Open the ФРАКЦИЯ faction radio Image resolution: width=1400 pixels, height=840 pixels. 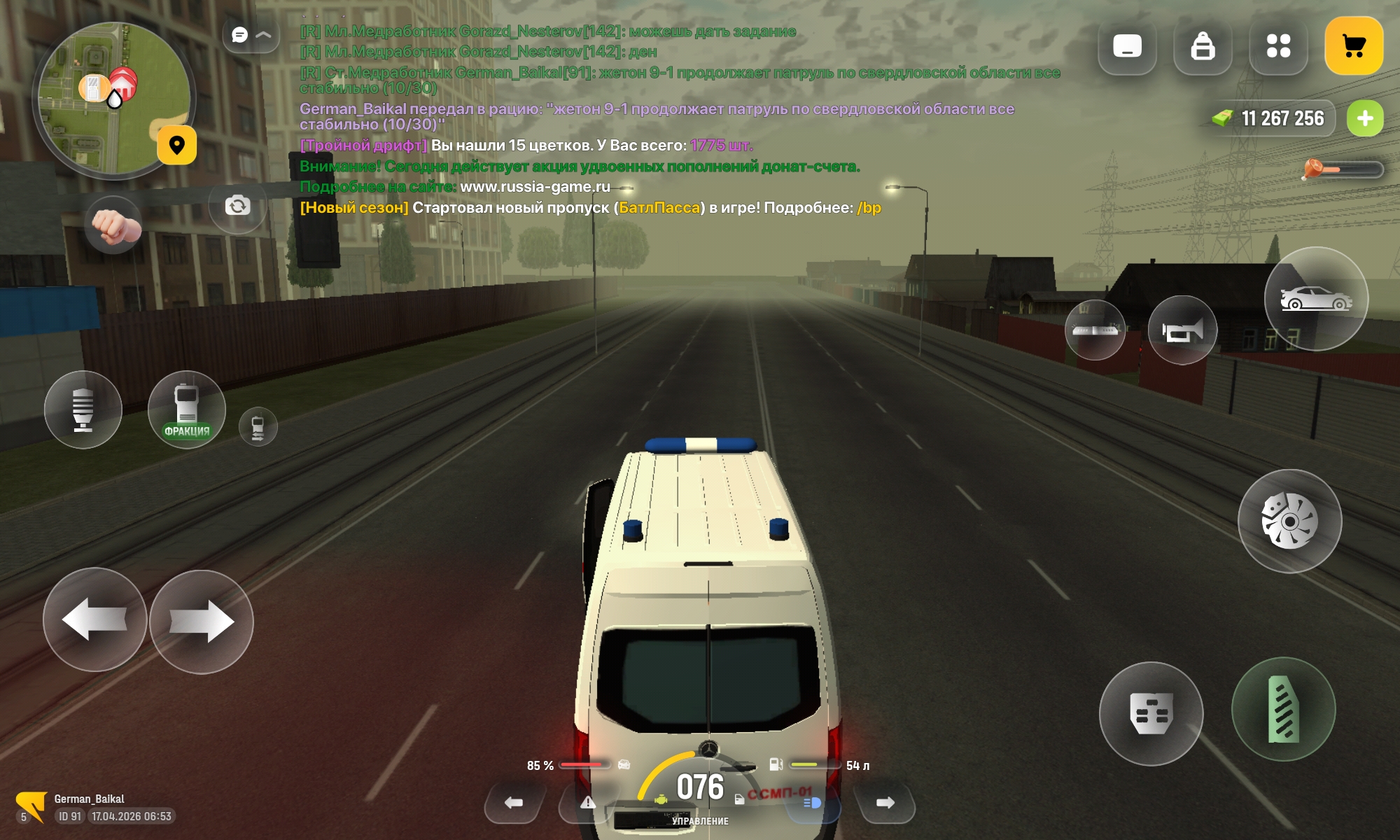pos(186,409)
